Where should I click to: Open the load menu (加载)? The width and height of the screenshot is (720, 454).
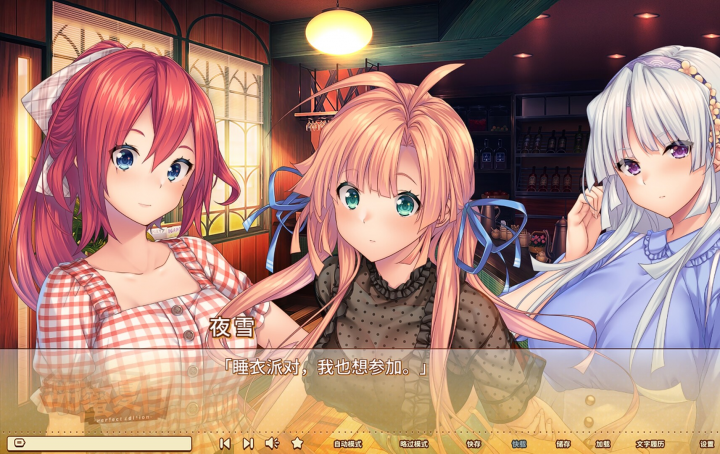[x=603, y=443]
